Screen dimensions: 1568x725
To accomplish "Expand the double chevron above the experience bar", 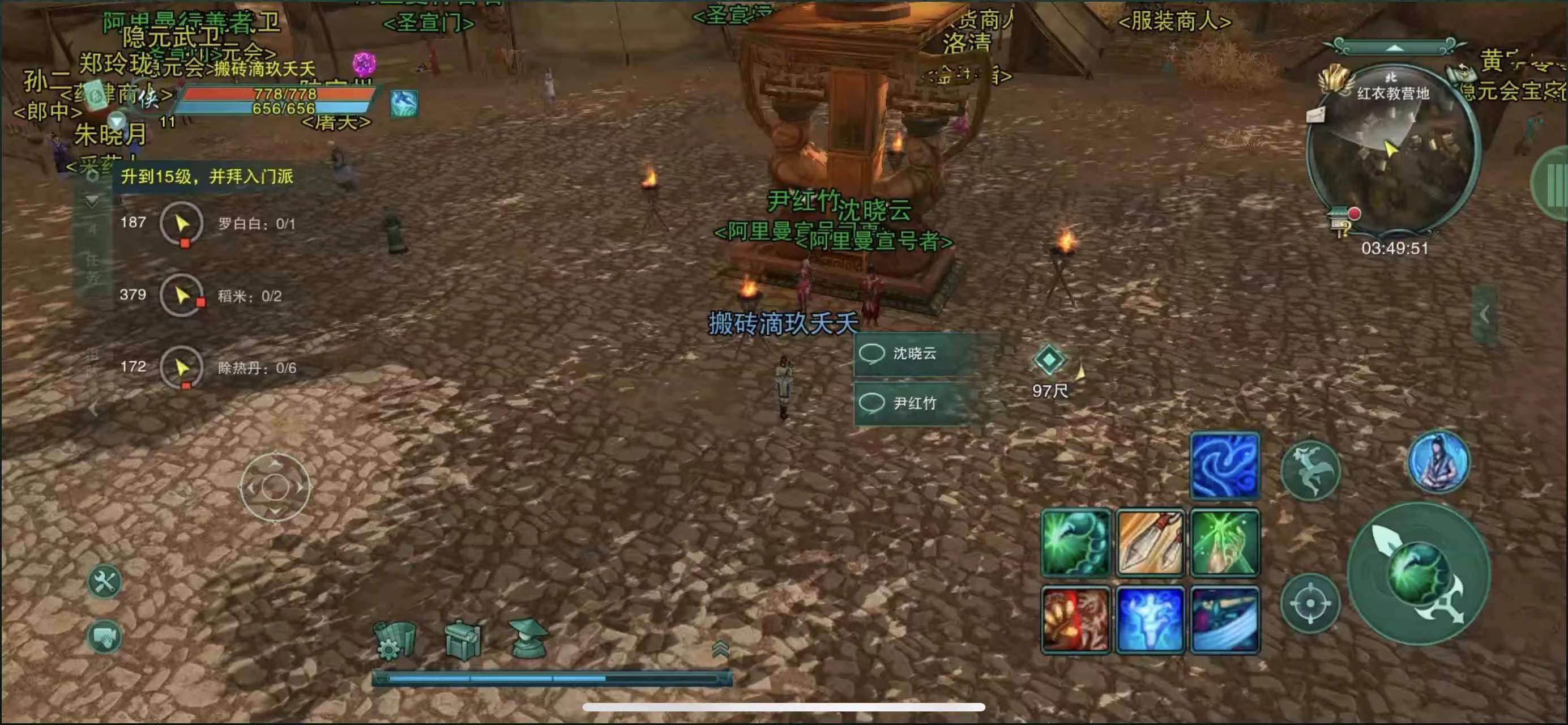I will click(720, 650).
